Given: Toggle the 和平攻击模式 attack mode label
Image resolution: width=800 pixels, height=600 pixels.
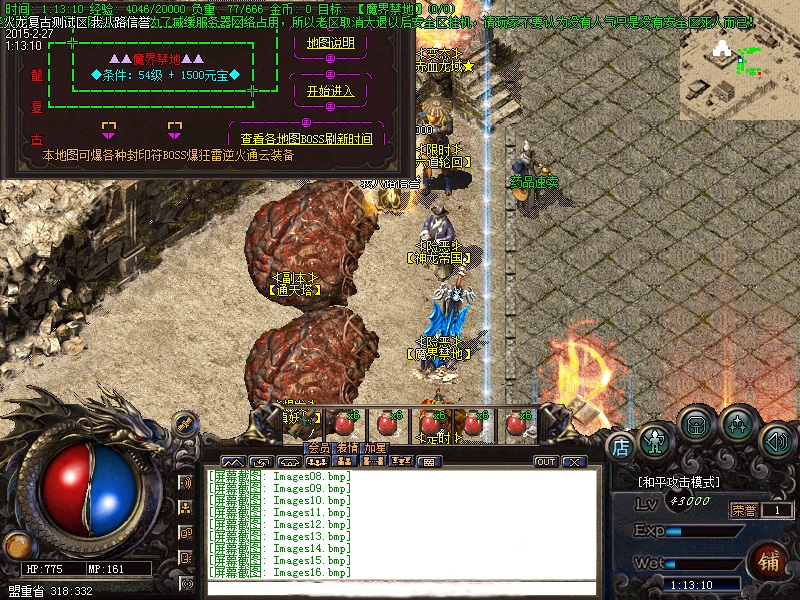Looking at the screenshot, I should pos(678,481).
